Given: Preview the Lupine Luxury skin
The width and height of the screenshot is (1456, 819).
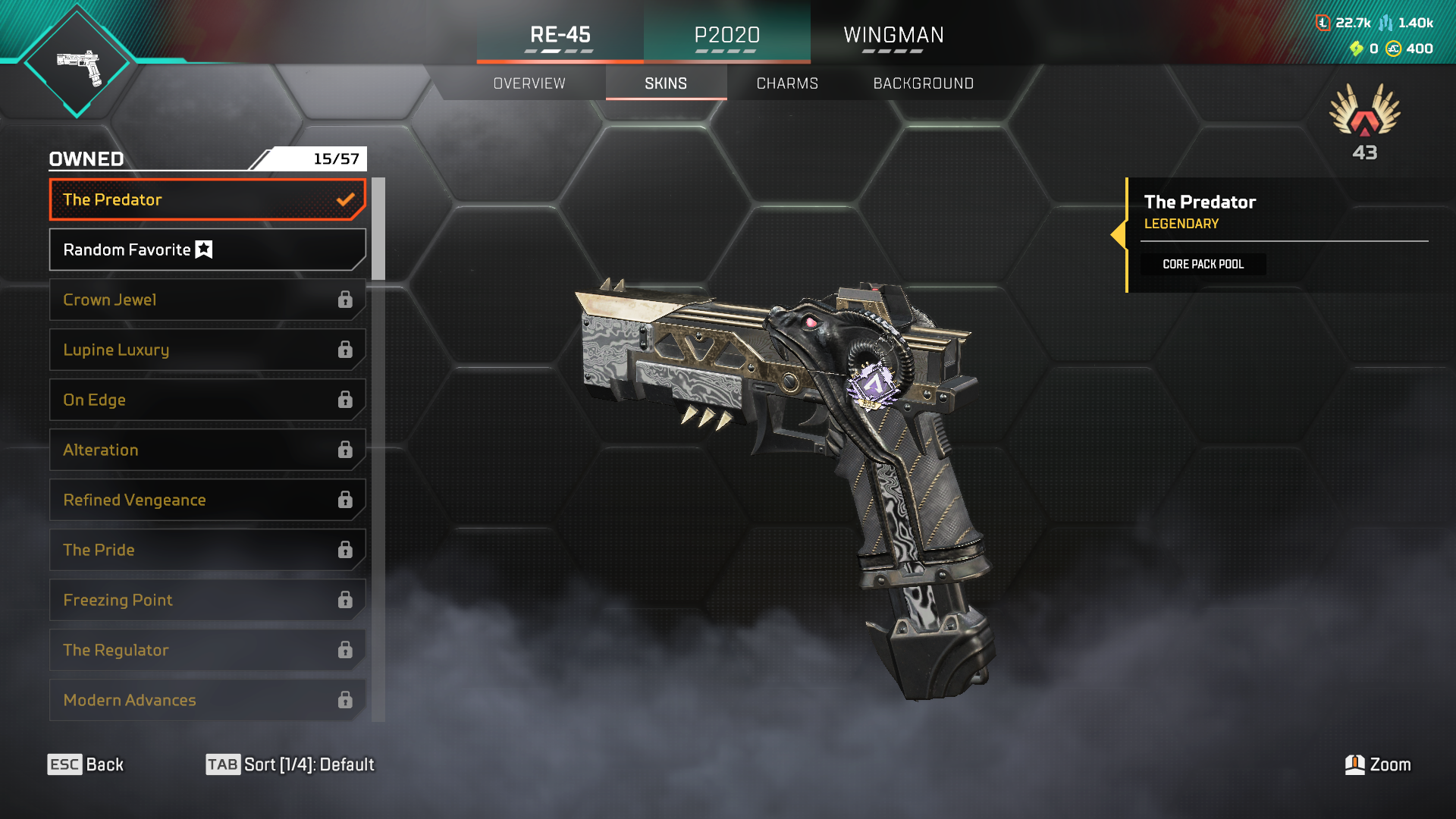Looking at the screenshot, I should 207,350.
